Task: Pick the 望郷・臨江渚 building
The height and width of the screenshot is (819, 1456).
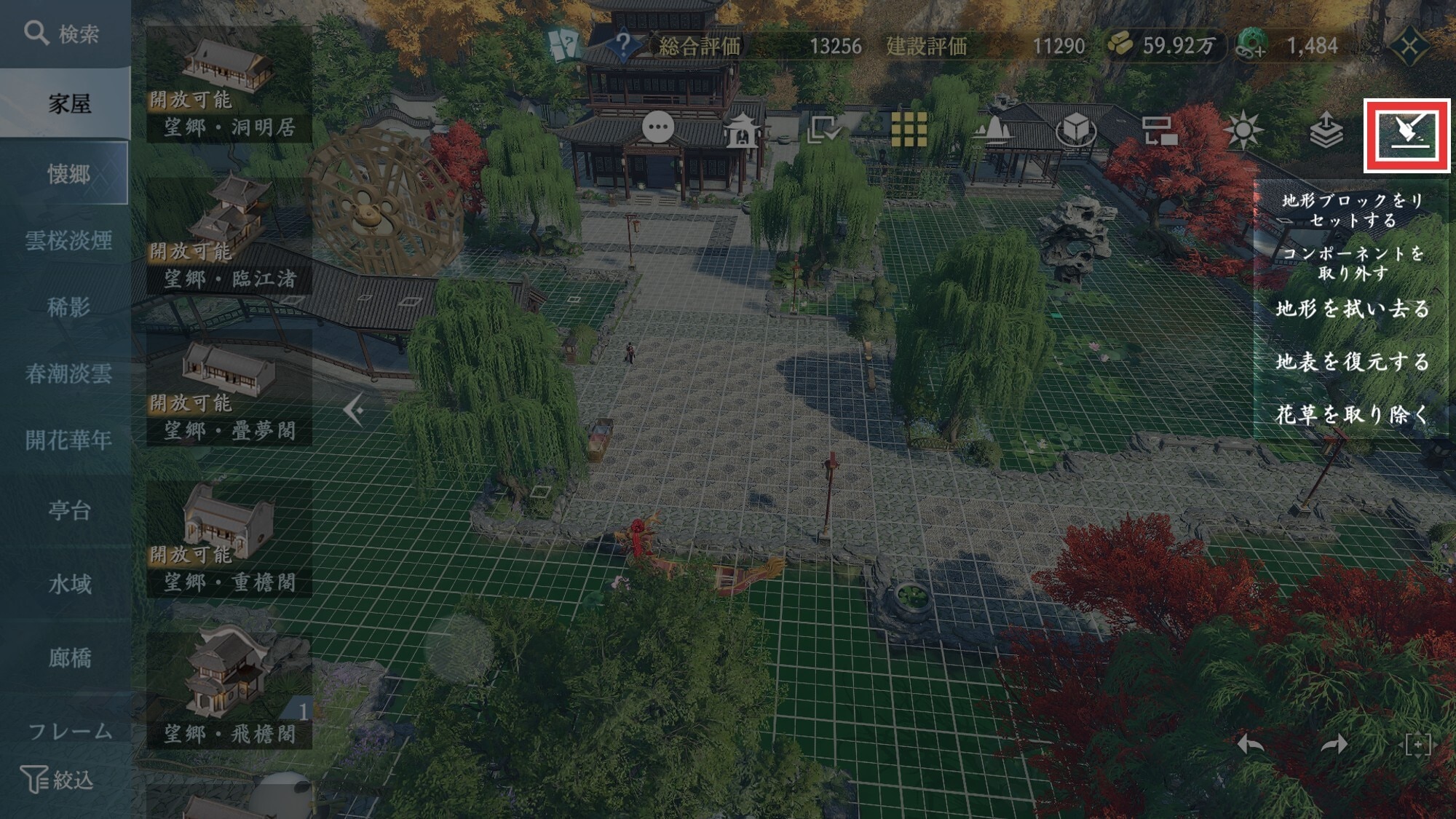Action: click(229, 234)
